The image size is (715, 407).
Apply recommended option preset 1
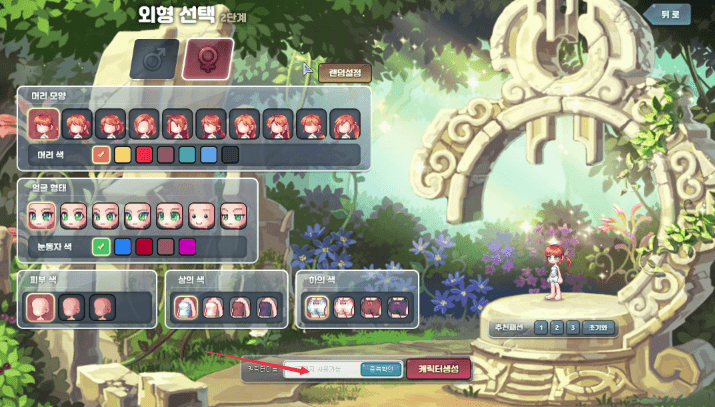(540, 327)
